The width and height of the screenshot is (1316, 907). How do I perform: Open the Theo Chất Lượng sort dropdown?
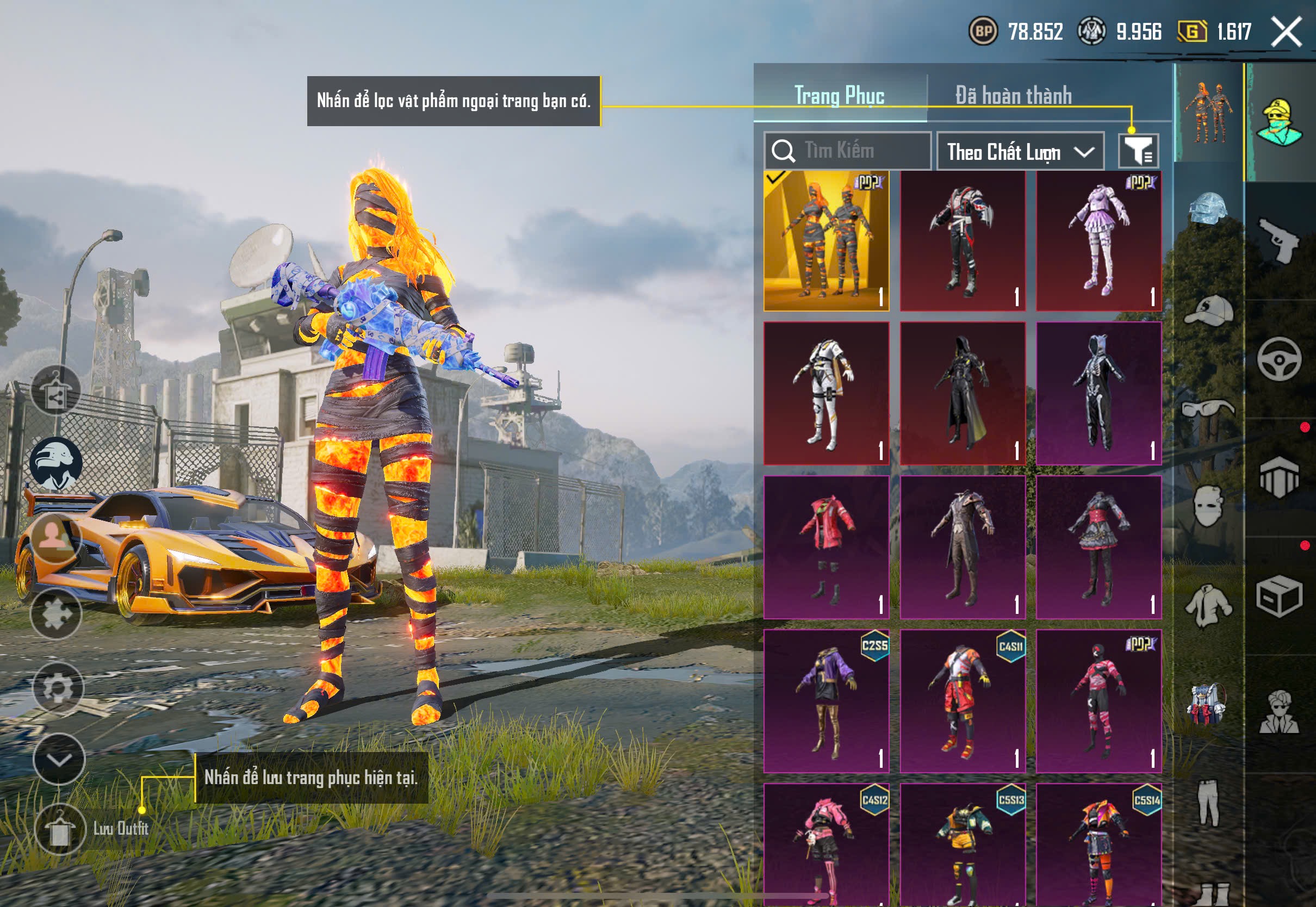[x=1020, y=152]
